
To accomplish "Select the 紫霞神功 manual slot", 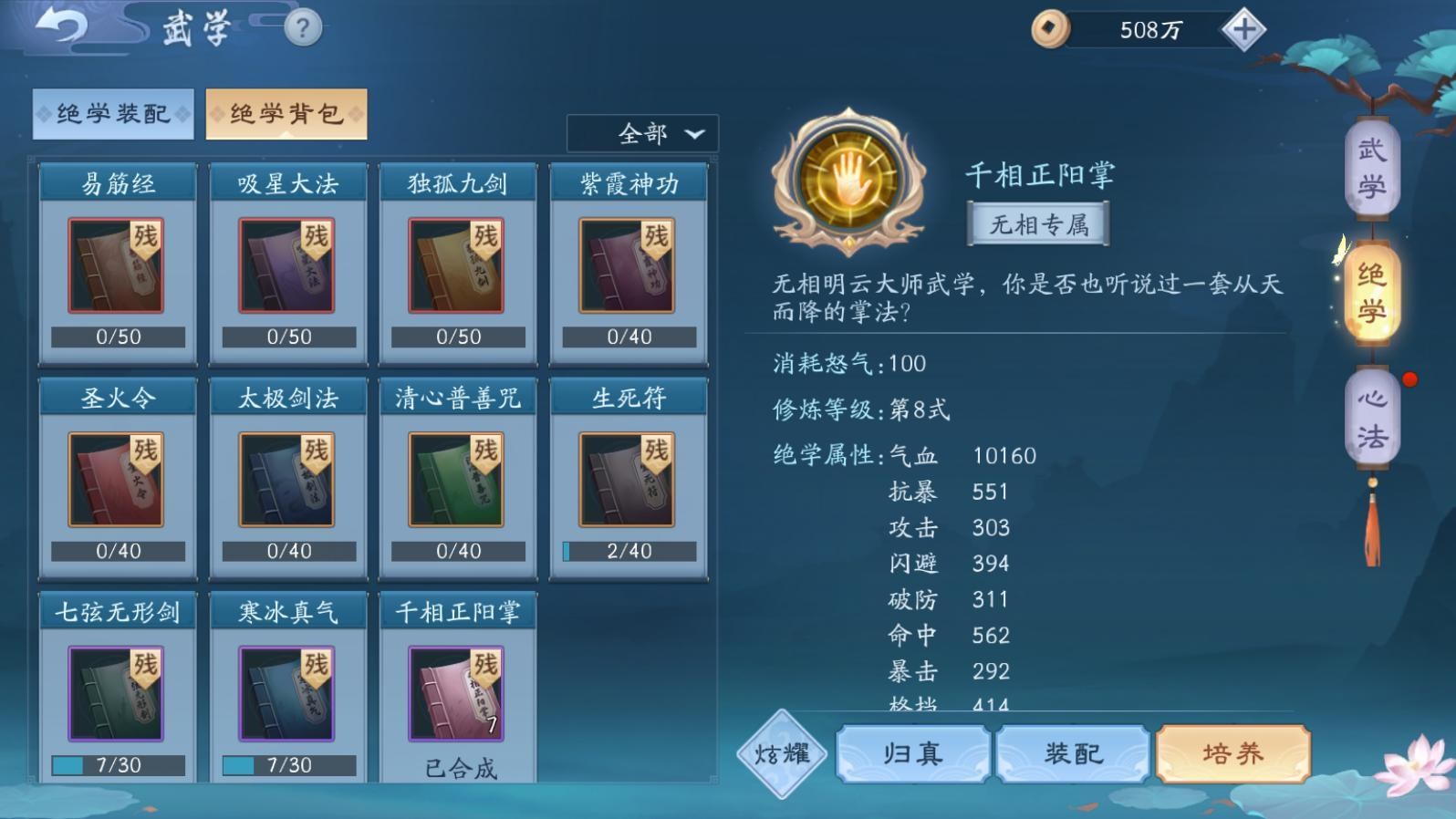I will coord(629,265).
